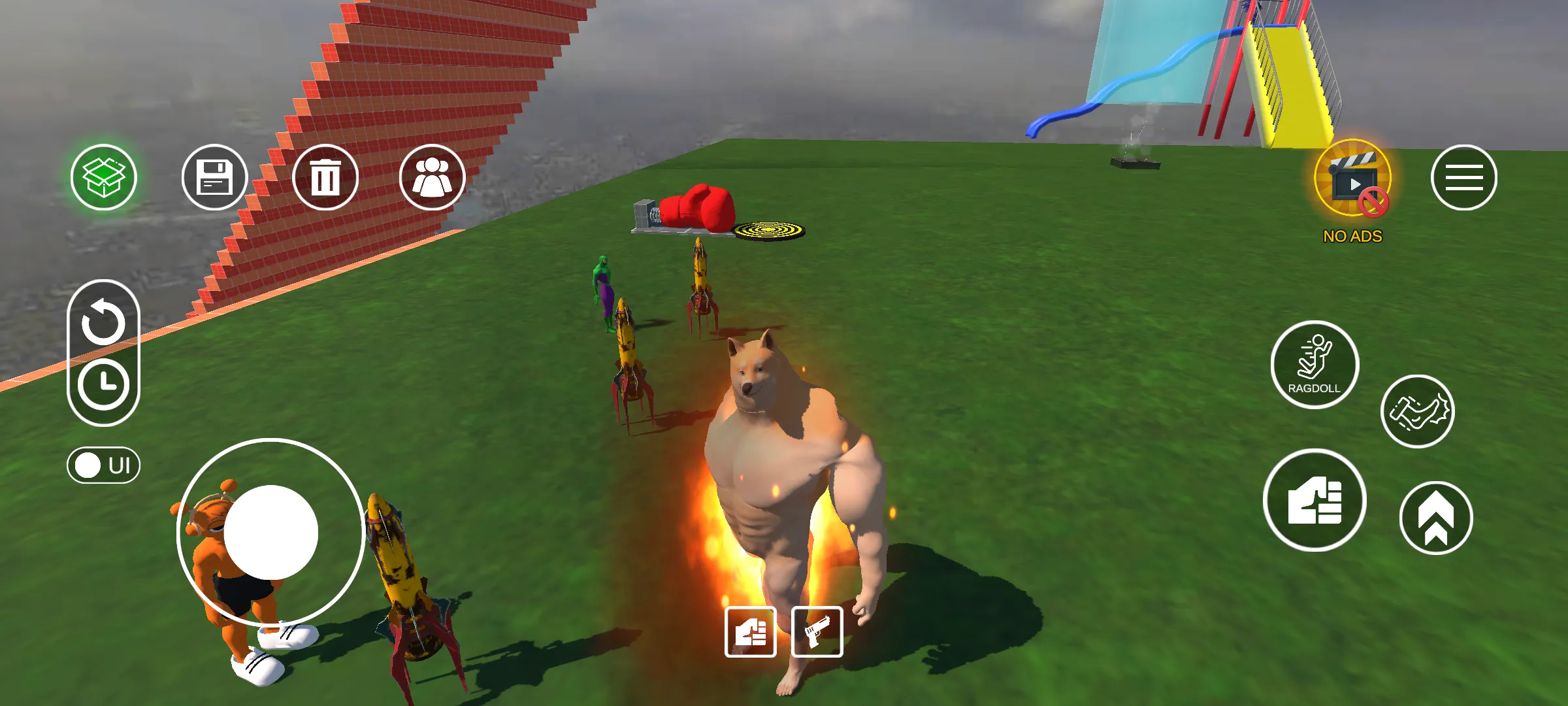Screen dimensions: 1568x706
Task: Tap the clock time button
Action: click(103, 384)
